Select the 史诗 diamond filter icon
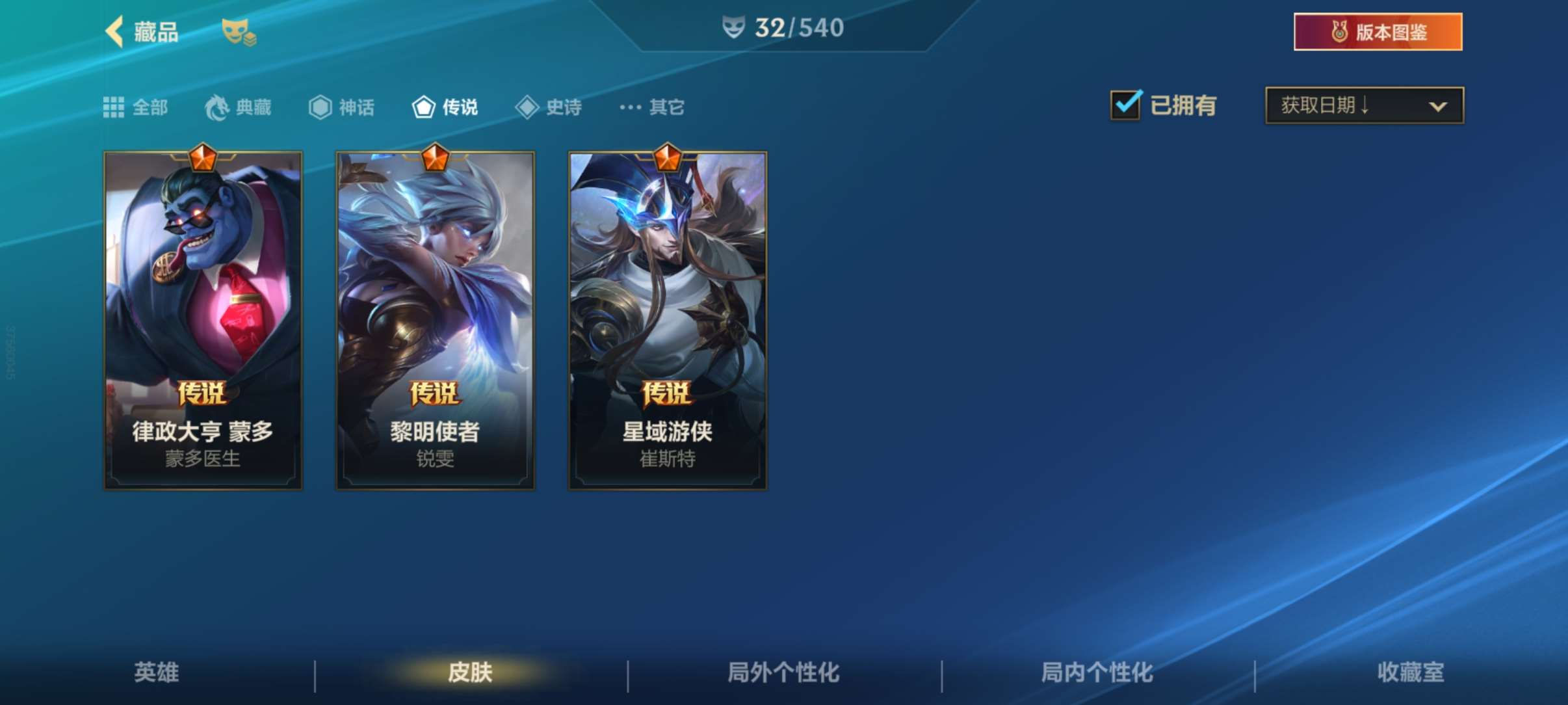This screenshot has width=1568, height=705. (527, 106)
